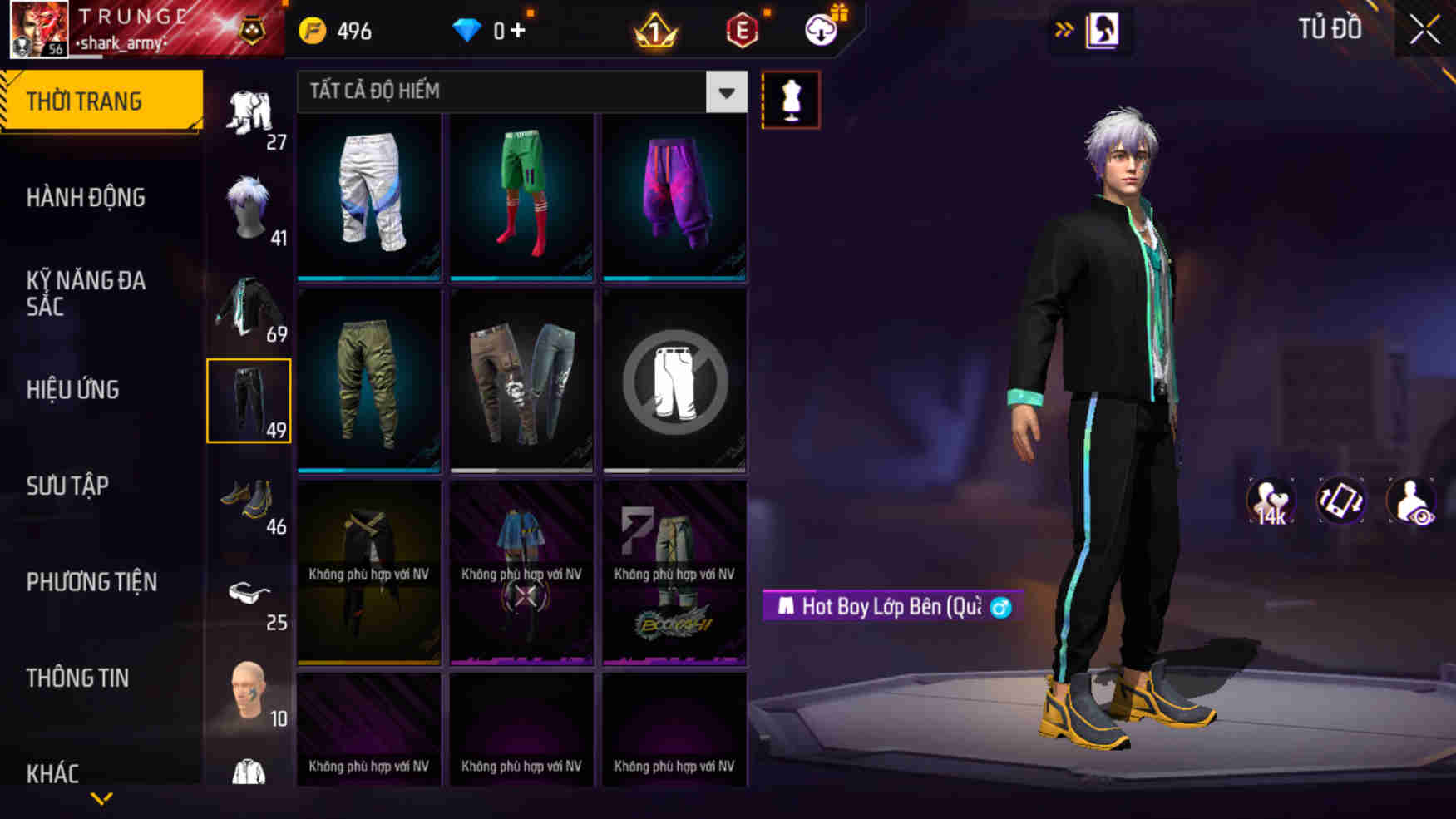Select the white pants thumbnail in the grid
The width and height of the screenshot is (1456, 819).
(368, 197)
